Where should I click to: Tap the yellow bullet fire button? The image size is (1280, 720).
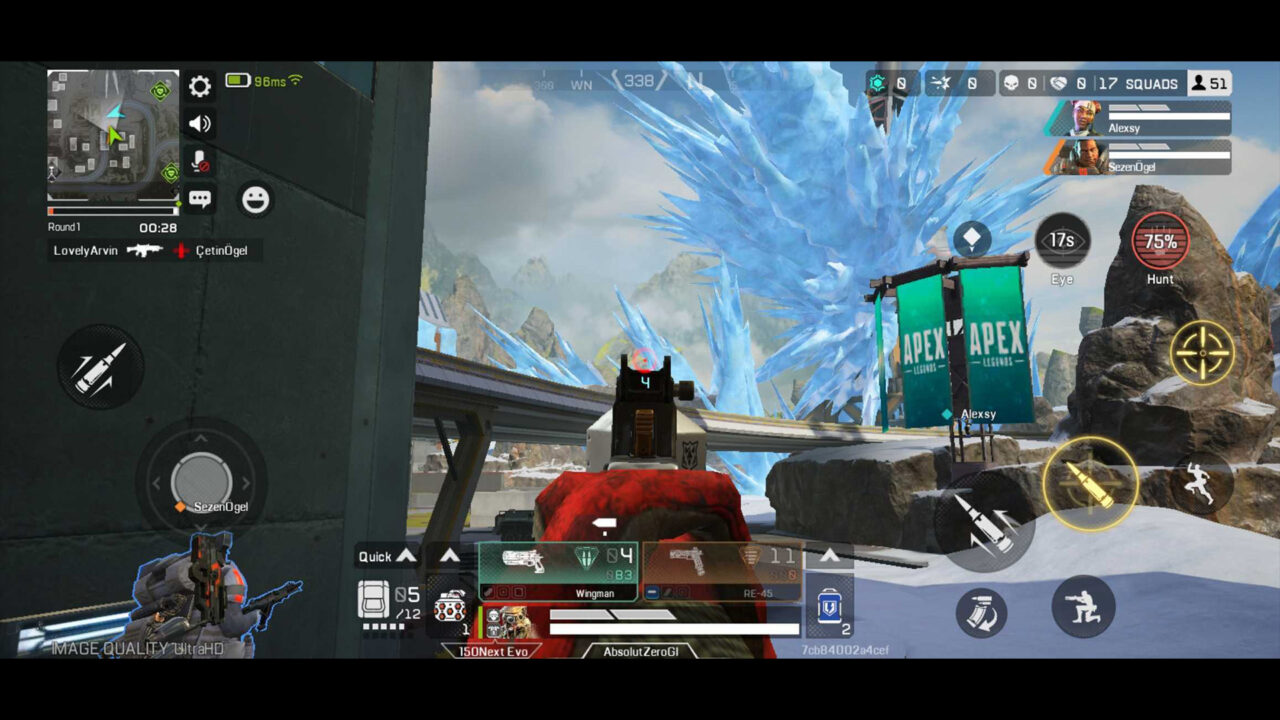(1090, 484)
